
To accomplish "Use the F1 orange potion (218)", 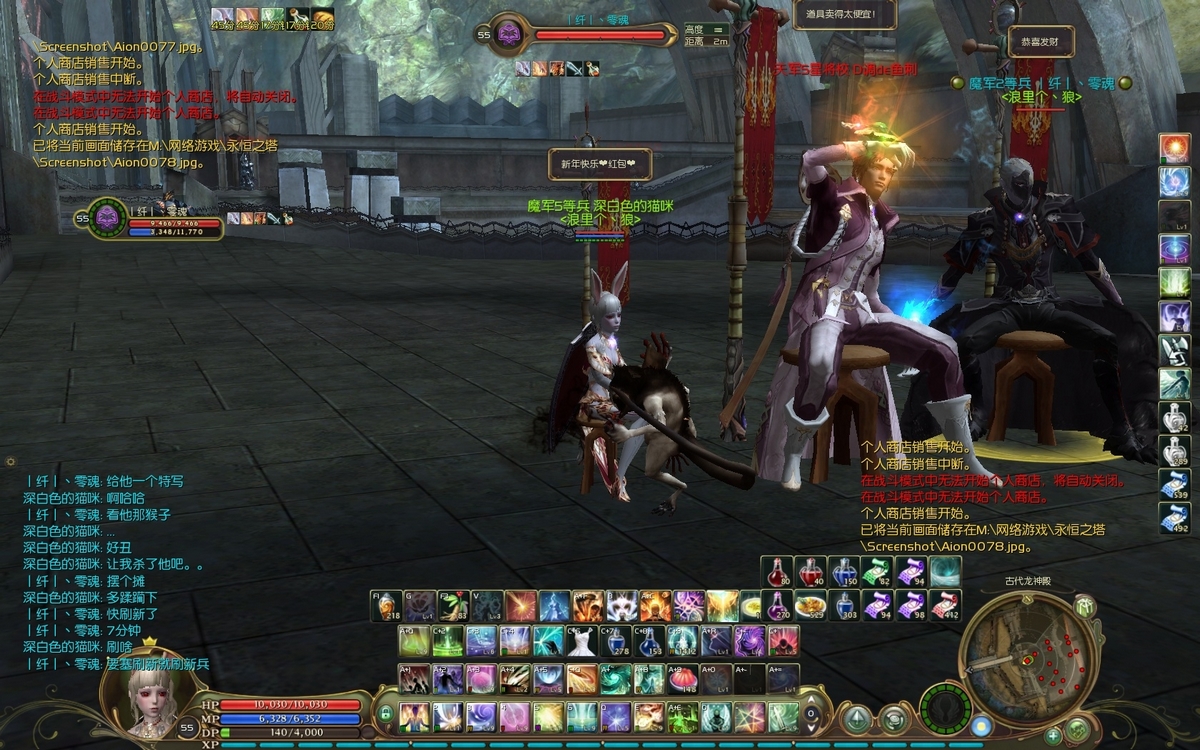I will 388,606.
